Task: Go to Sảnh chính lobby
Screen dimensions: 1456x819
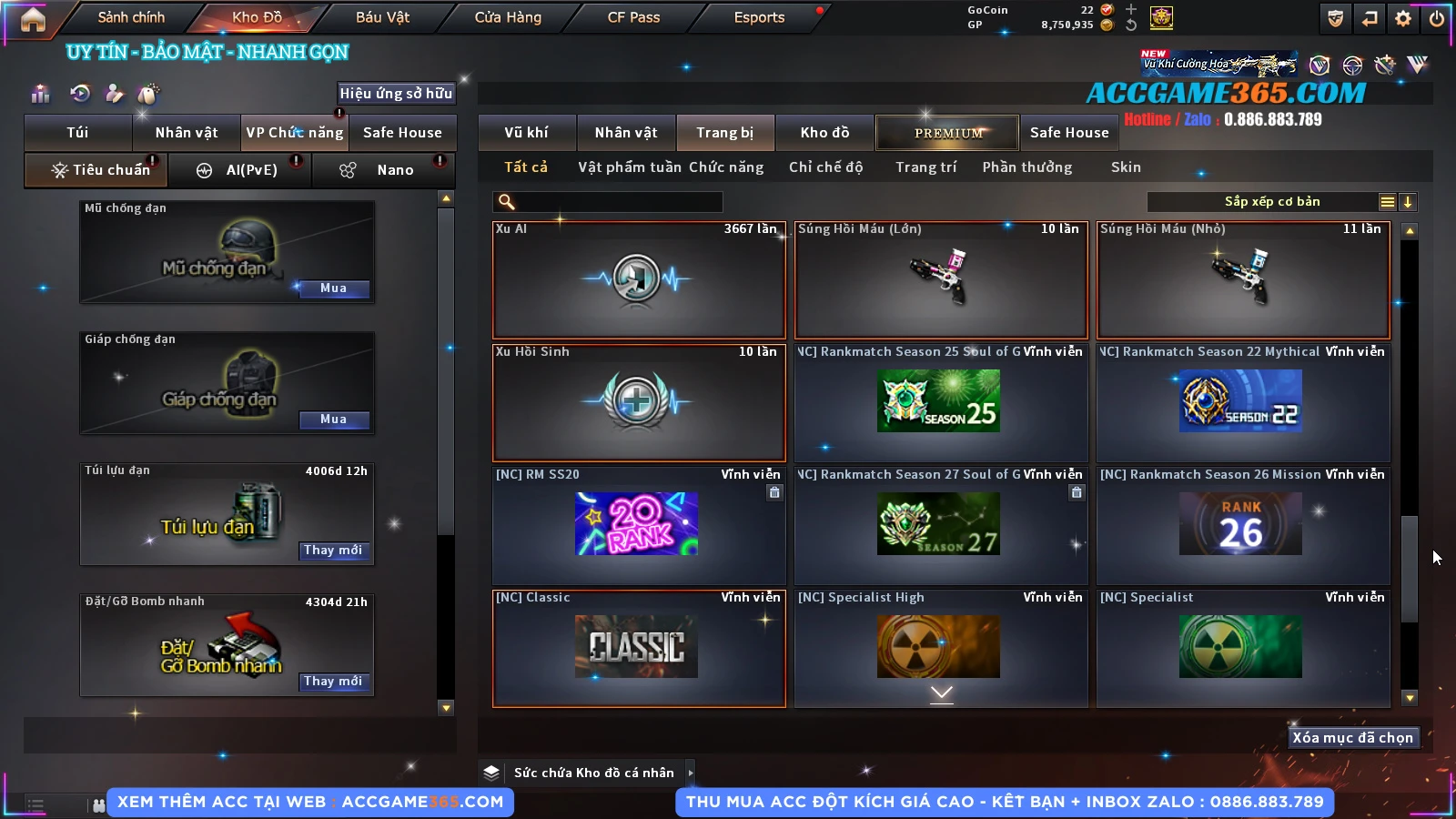Action: click(x=131, y=17)
